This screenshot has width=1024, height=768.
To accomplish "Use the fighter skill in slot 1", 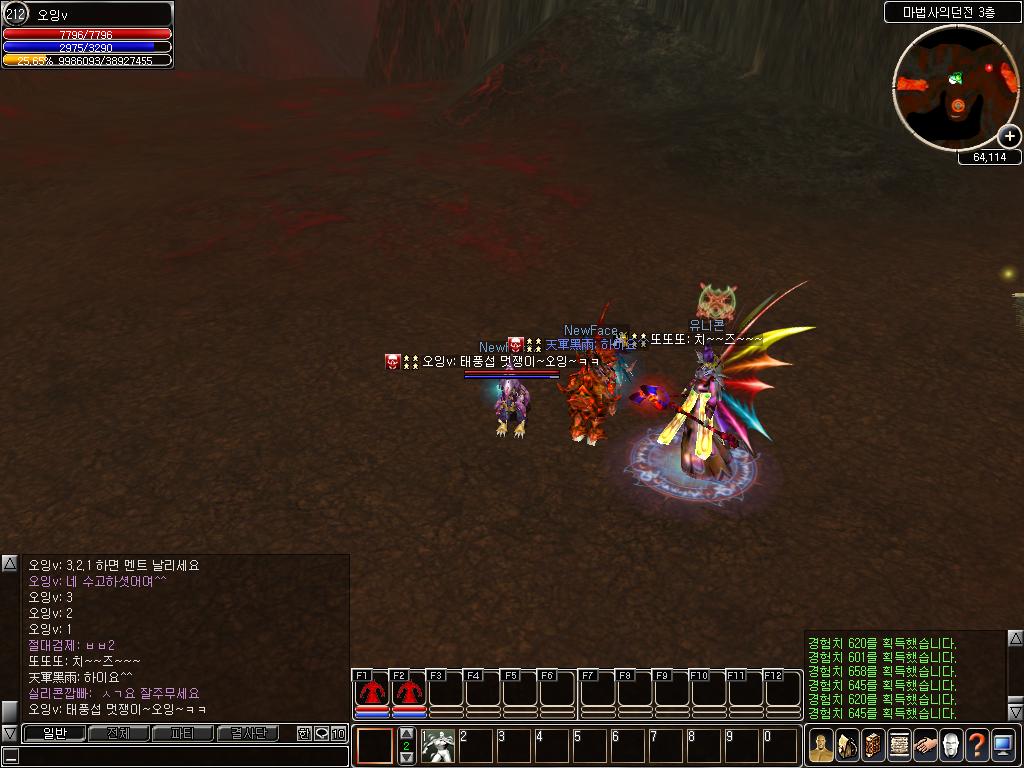I will (x=437, y=746).
